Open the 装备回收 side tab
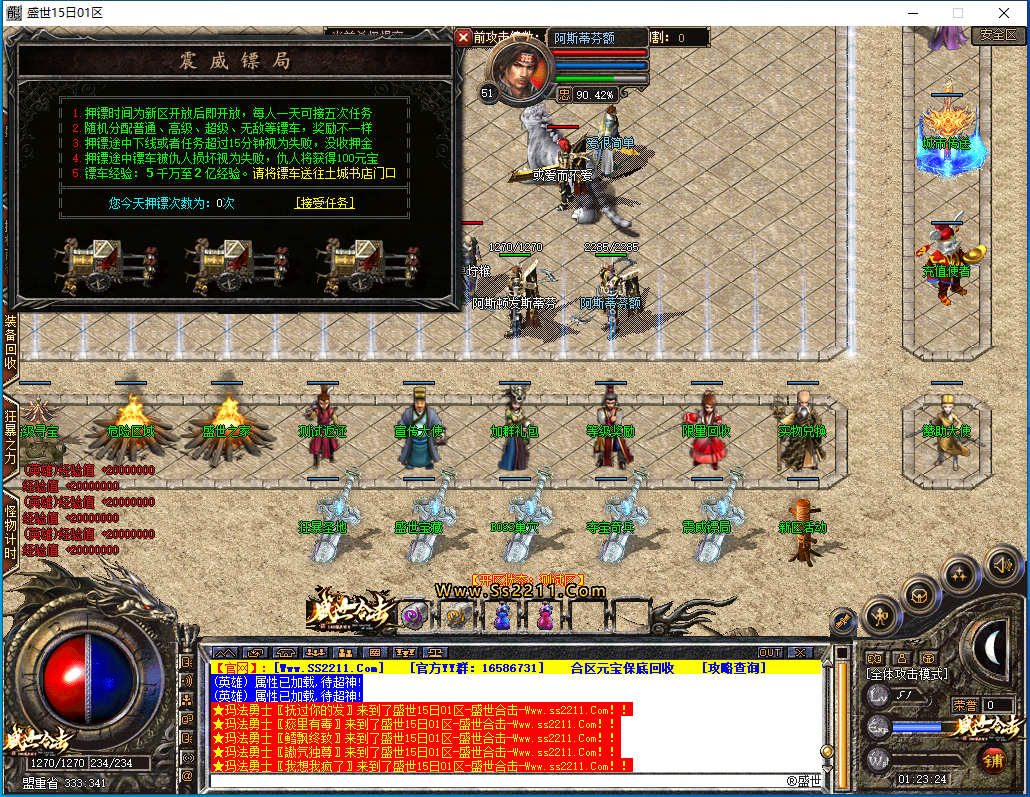Image resolution: width=1030 pixels, height=797 pixels. pos(10,343)
